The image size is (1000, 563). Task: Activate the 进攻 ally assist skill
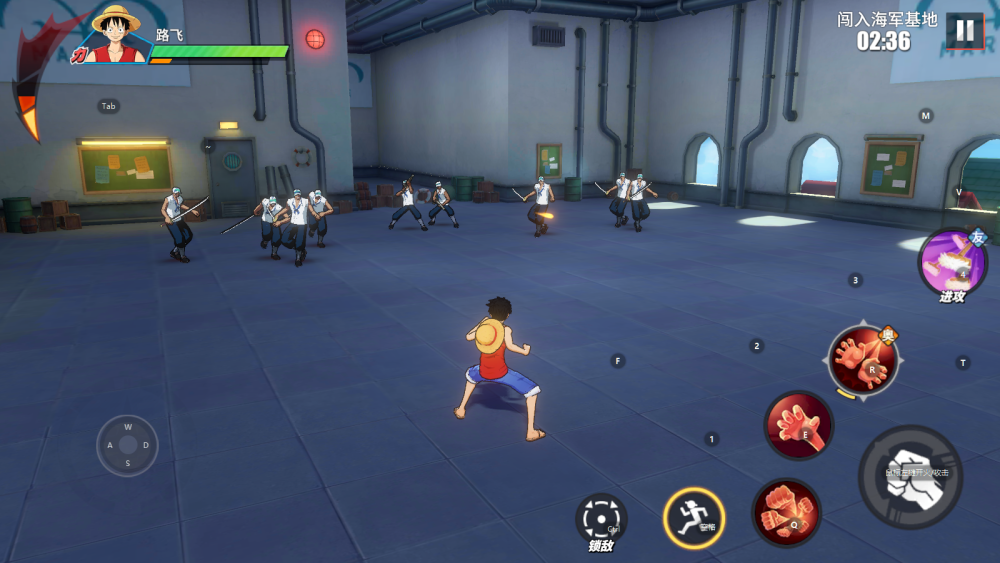coord(951,264)
